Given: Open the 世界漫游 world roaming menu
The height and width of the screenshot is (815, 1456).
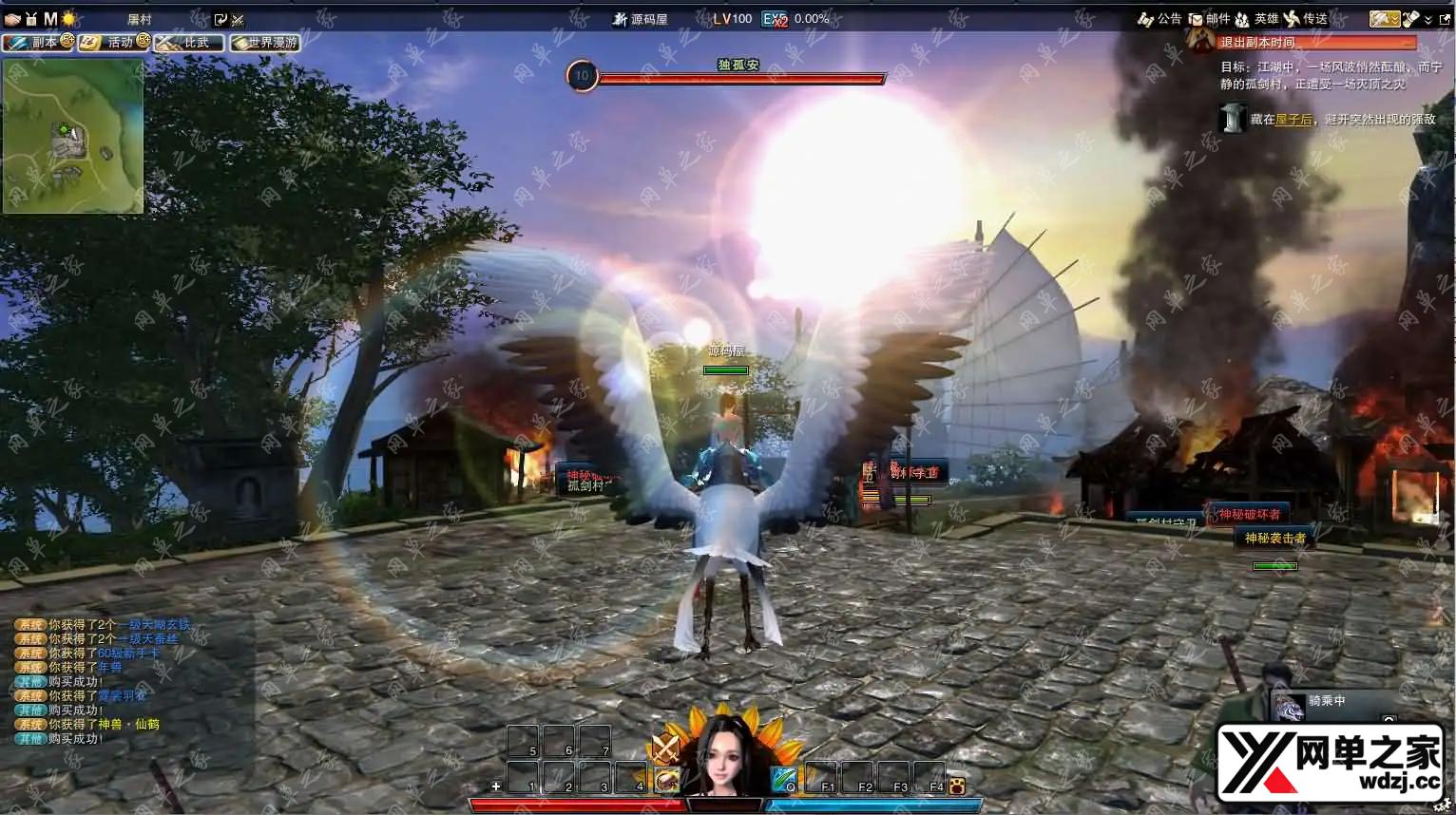Looking at the screenshot, I should point(265,43).
